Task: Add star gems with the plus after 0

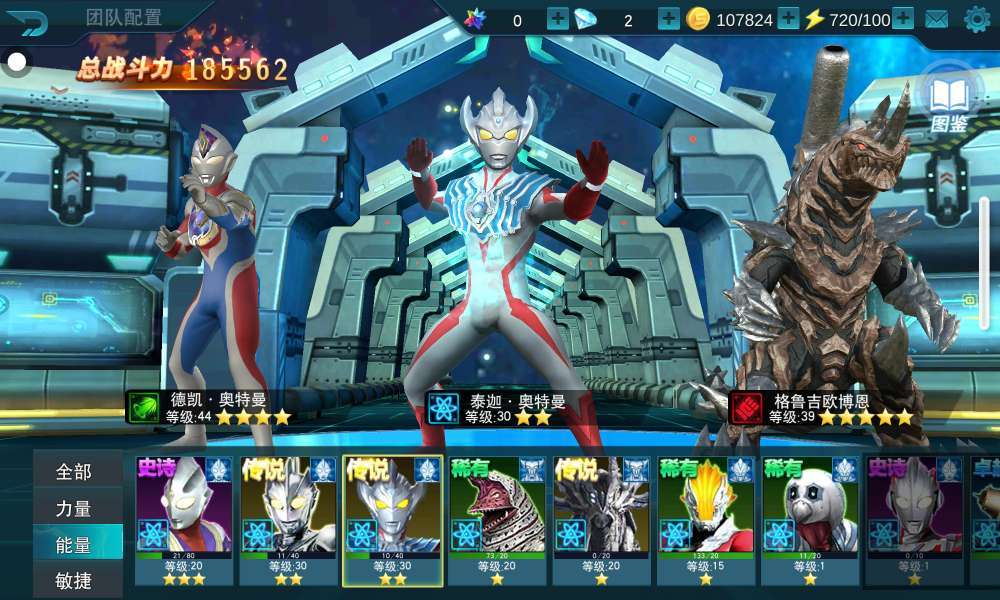Action: (x=557, y=19)
